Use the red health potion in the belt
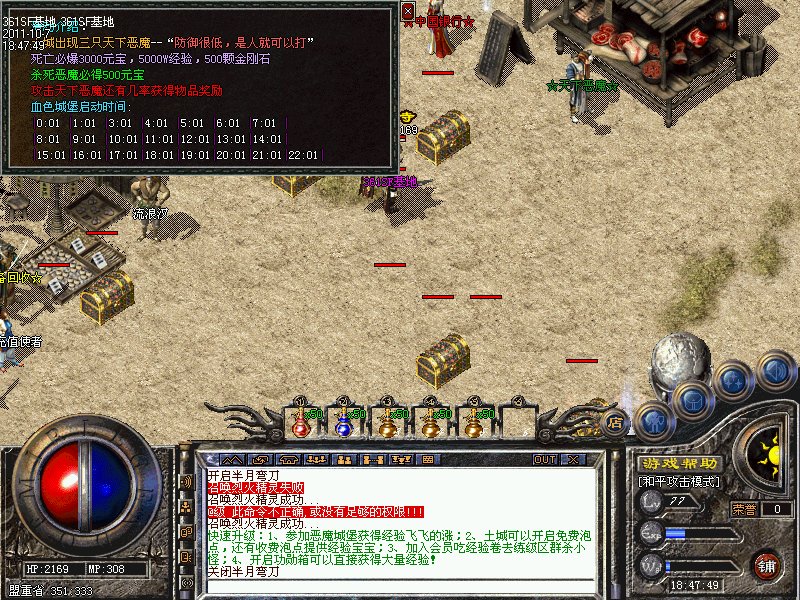This screenshot has width=800, height=600. click(300, 424)
